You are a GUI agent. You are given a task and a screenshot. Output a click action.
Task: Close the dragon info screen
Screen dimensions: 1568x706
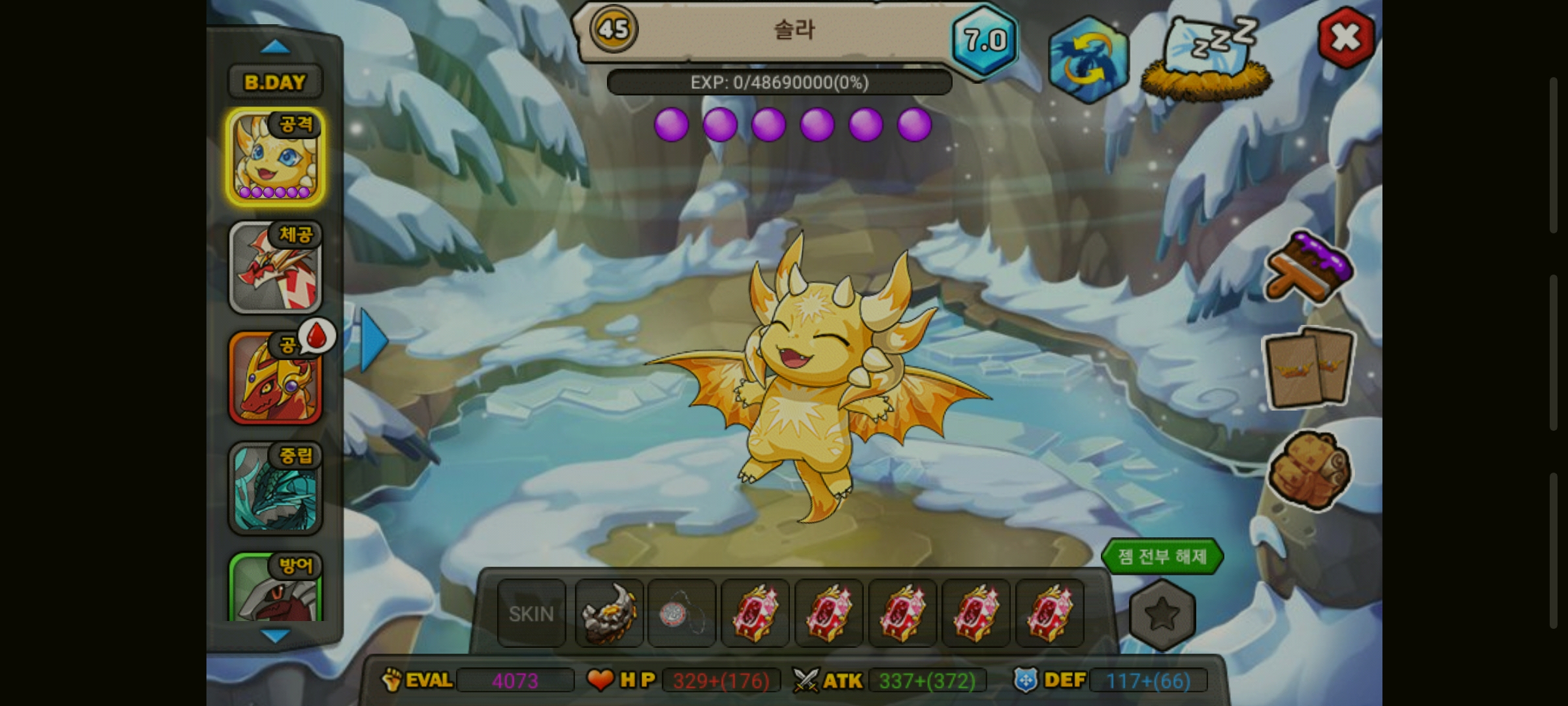click(1346, 38)
